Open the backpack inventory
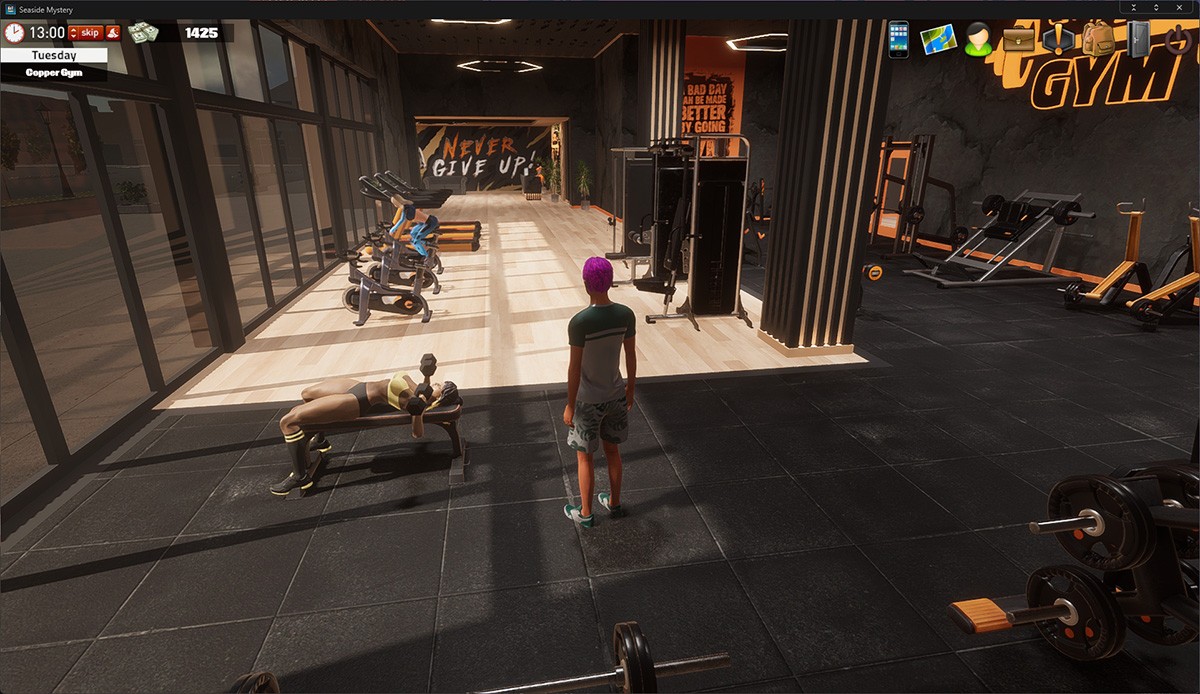Screen dimensions: 1200x694 (x=1098, y=39)
